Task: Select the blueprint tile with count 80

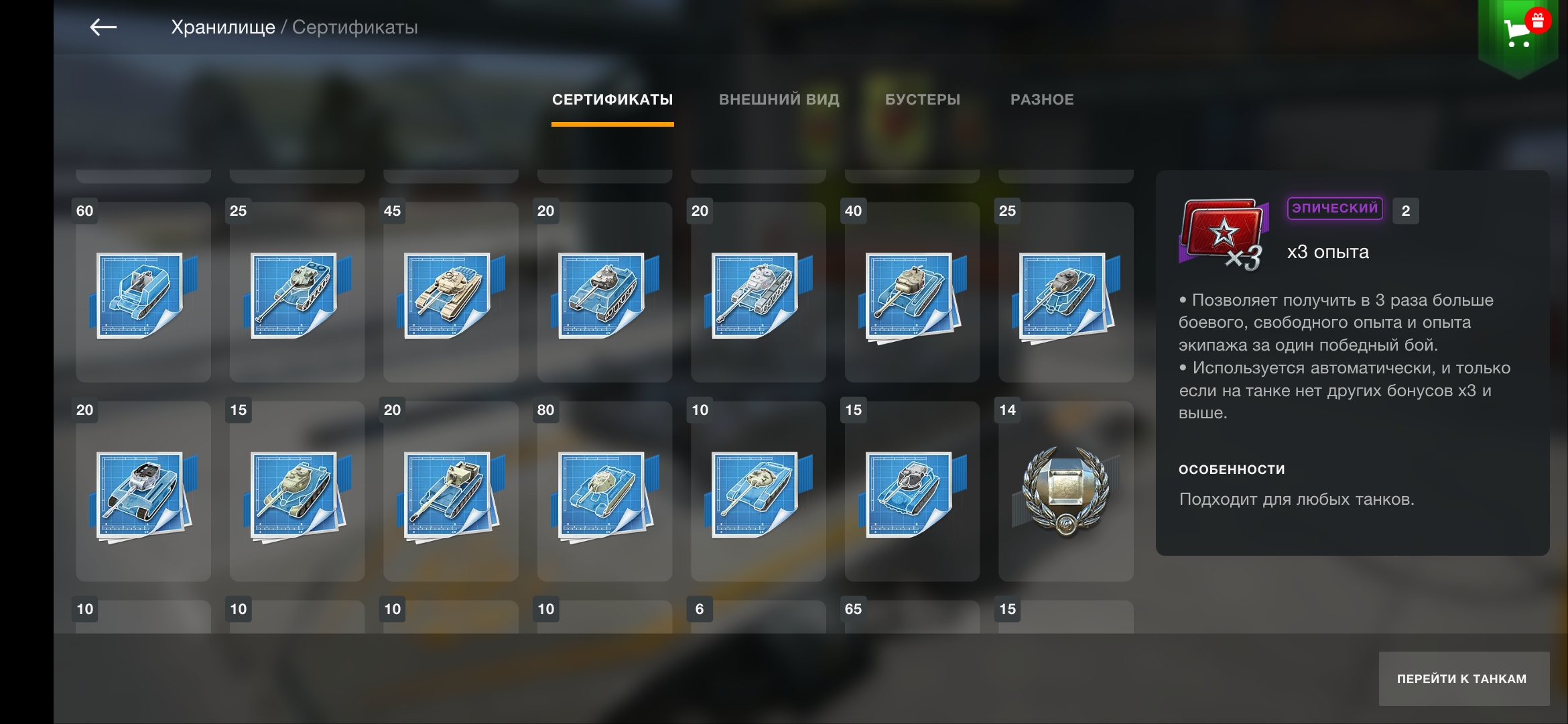Action: click(604, 491)
